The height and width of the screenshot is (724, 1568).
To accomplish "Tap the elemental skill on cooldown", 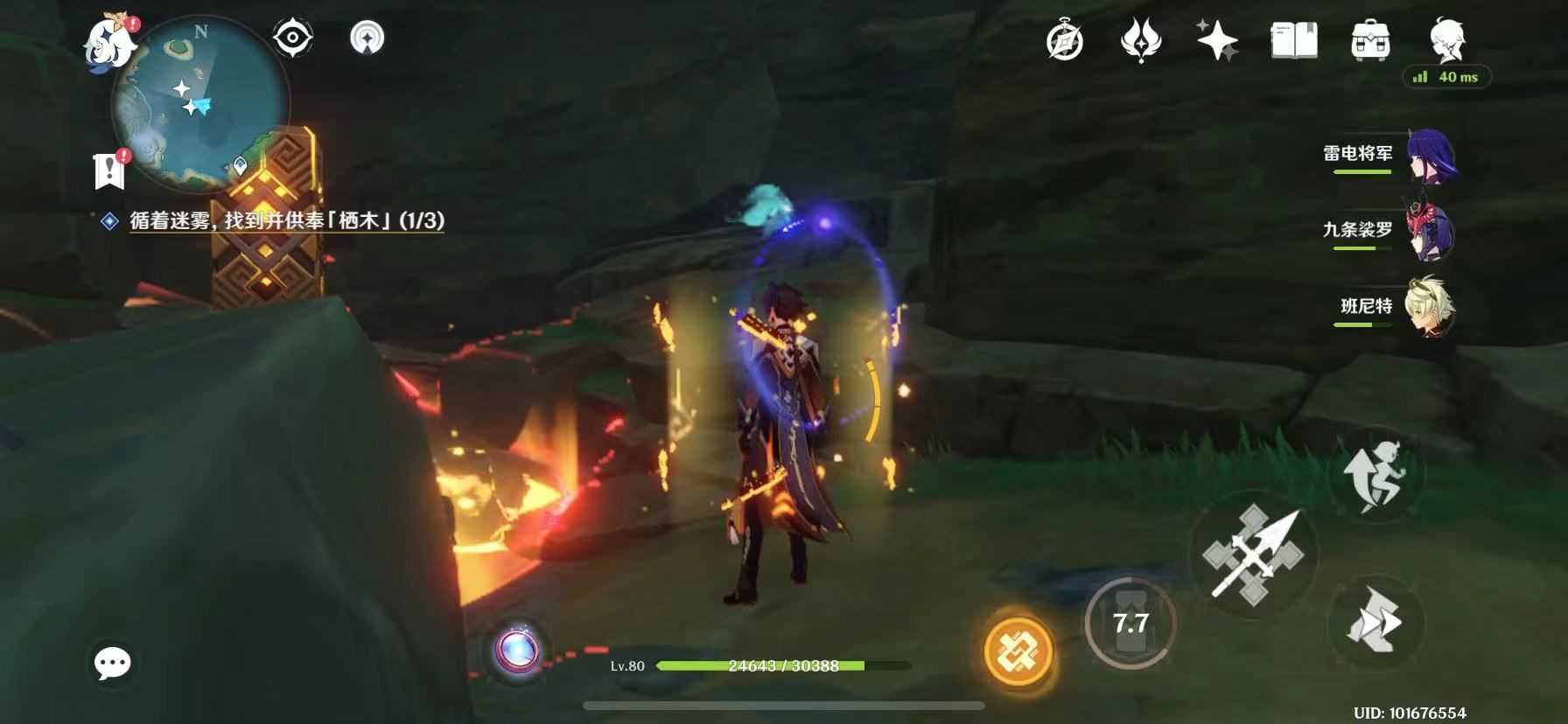I will pyautogui.click(x=1130, y=623).
